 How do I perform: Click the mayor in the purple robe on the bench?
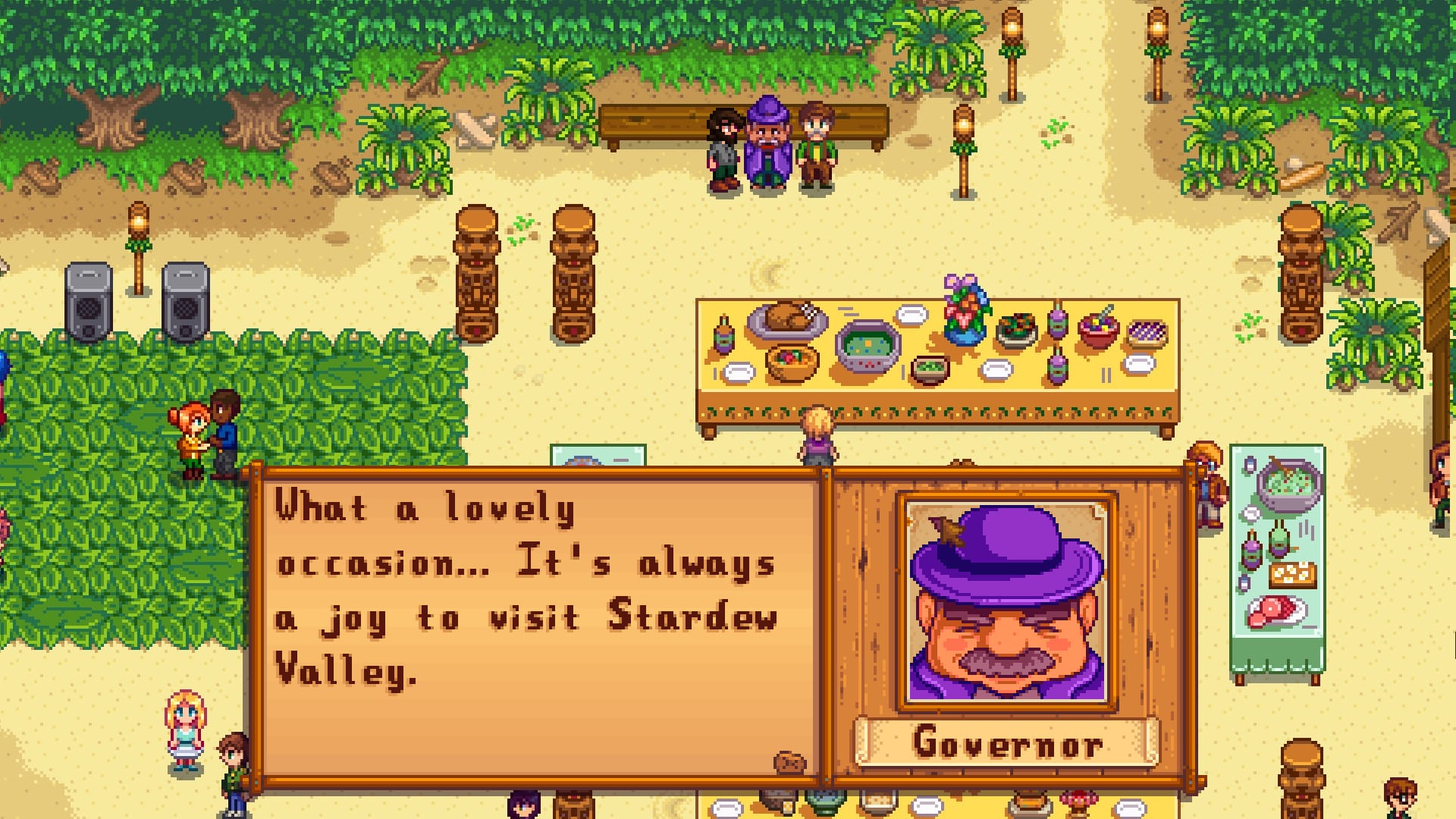pos(767,148)
